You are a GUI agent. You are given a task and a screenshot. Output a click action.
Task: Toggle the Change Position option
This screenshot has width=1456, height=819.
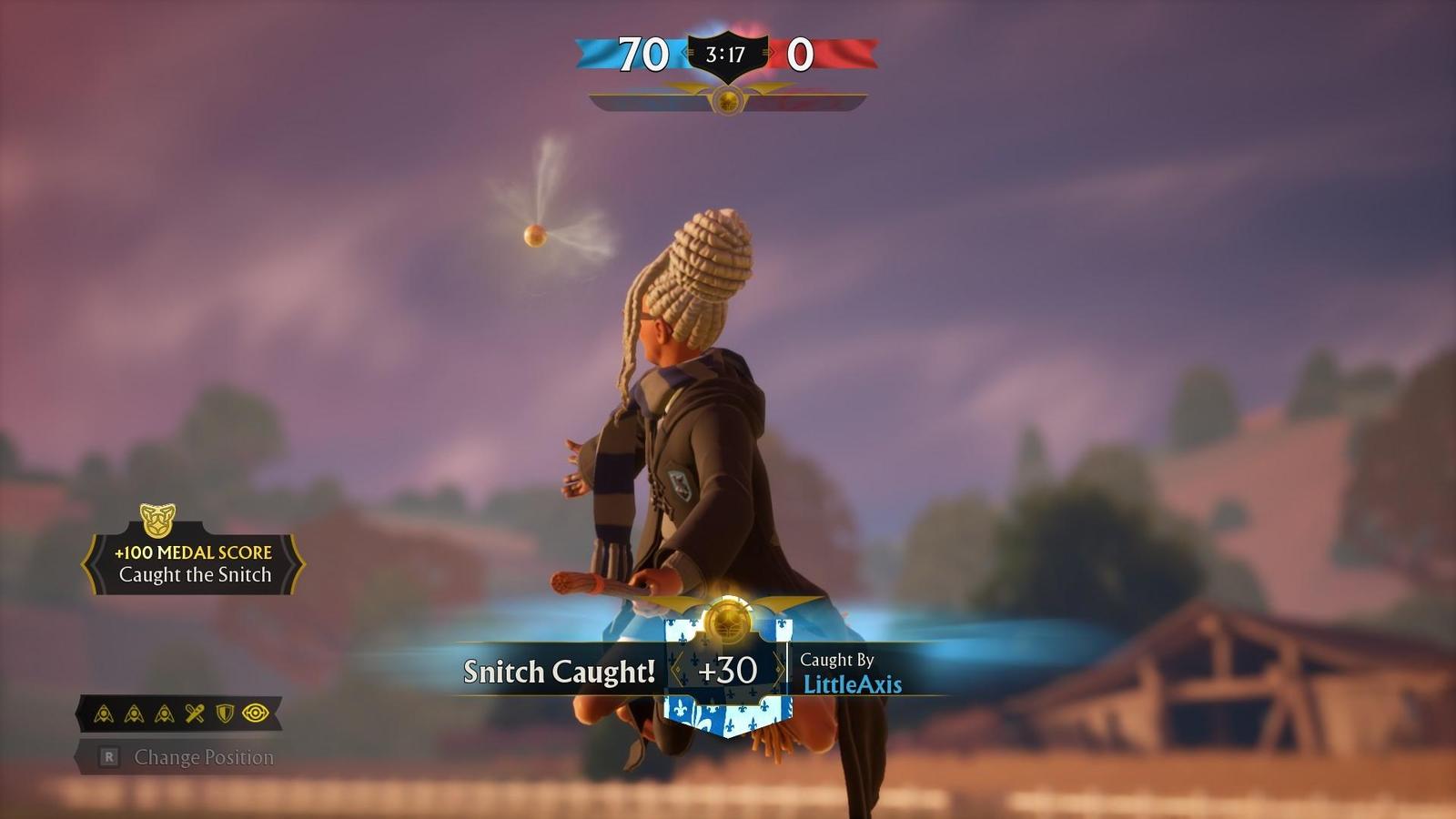(x=205, y=755)
